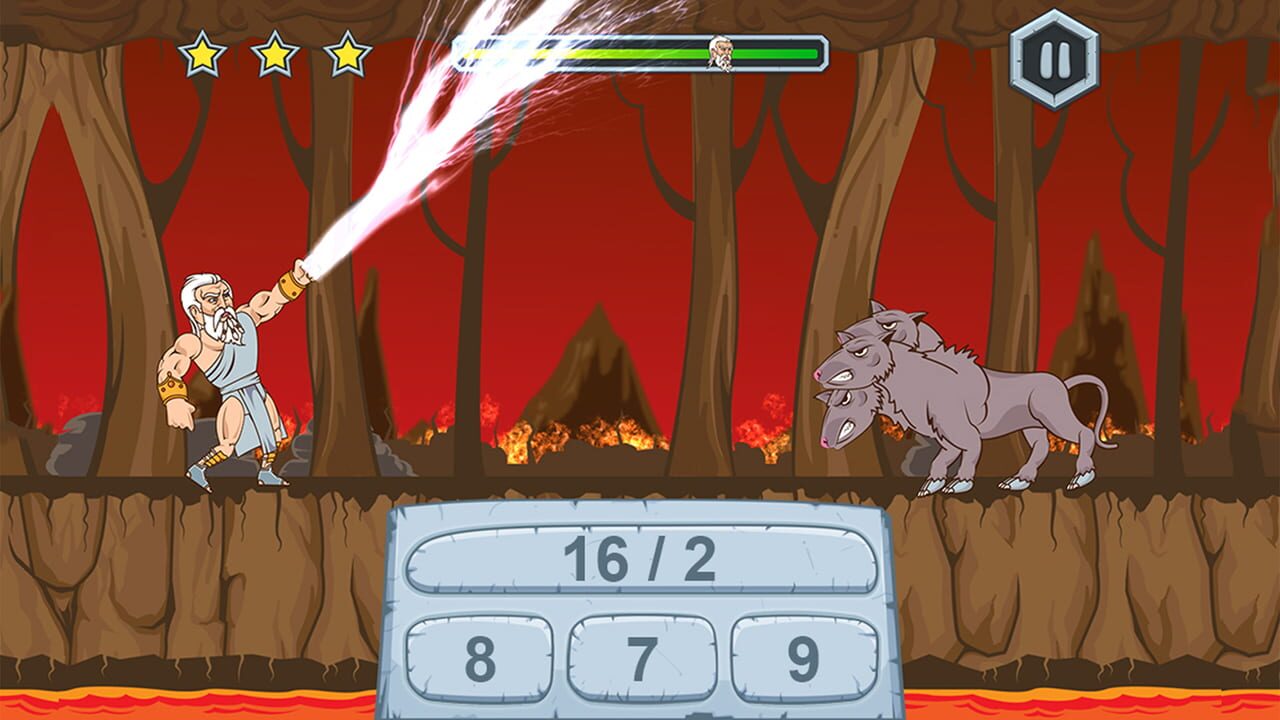This screenshot has width=1280, height=720.
Task: Click the star closest to the health bar
Action: 345,55
